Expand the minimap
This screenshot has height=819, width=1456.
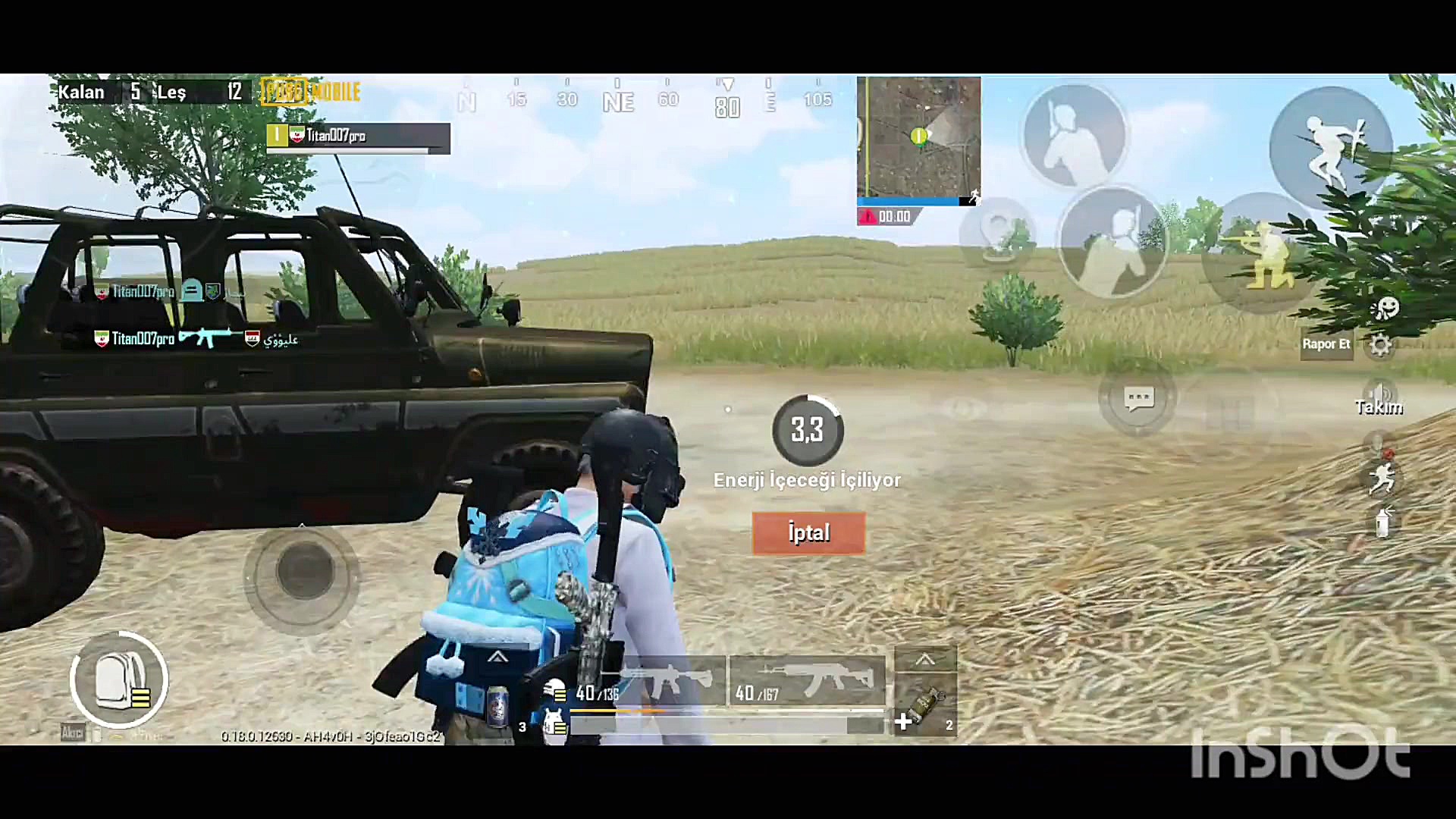918,136
